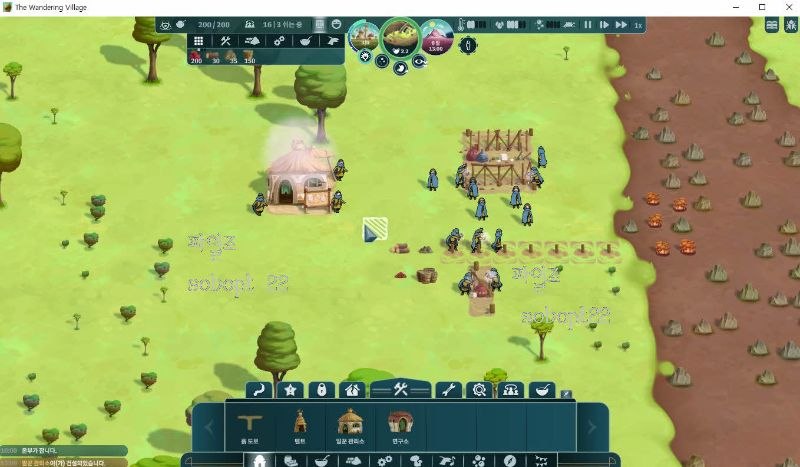Pick the research building with red roof
The width and height of the screenshot is (800, 467).
click(x=400, y=423)
